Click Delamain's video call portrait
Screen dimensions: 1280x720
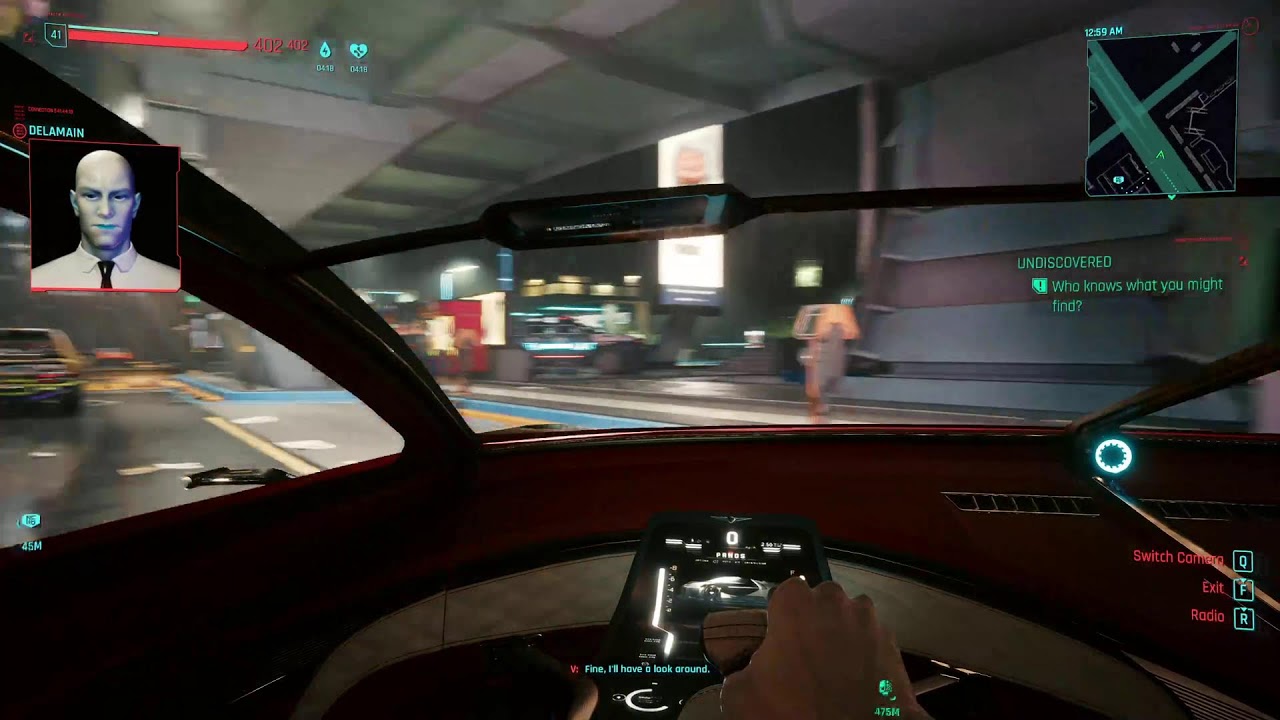pyautogui.click(x=107, y=218)
